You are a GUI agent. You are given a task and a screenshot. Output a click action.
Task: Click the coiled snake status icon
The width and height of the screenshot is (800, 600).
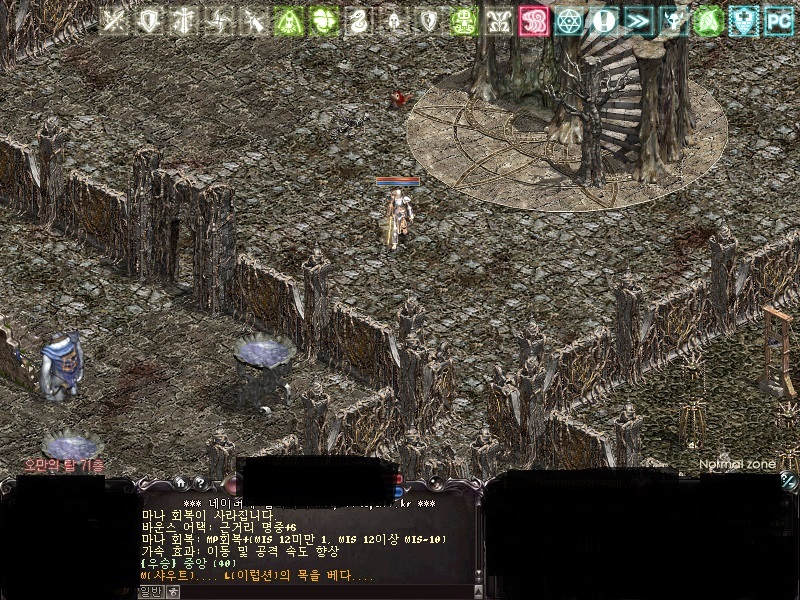(358, 21)
